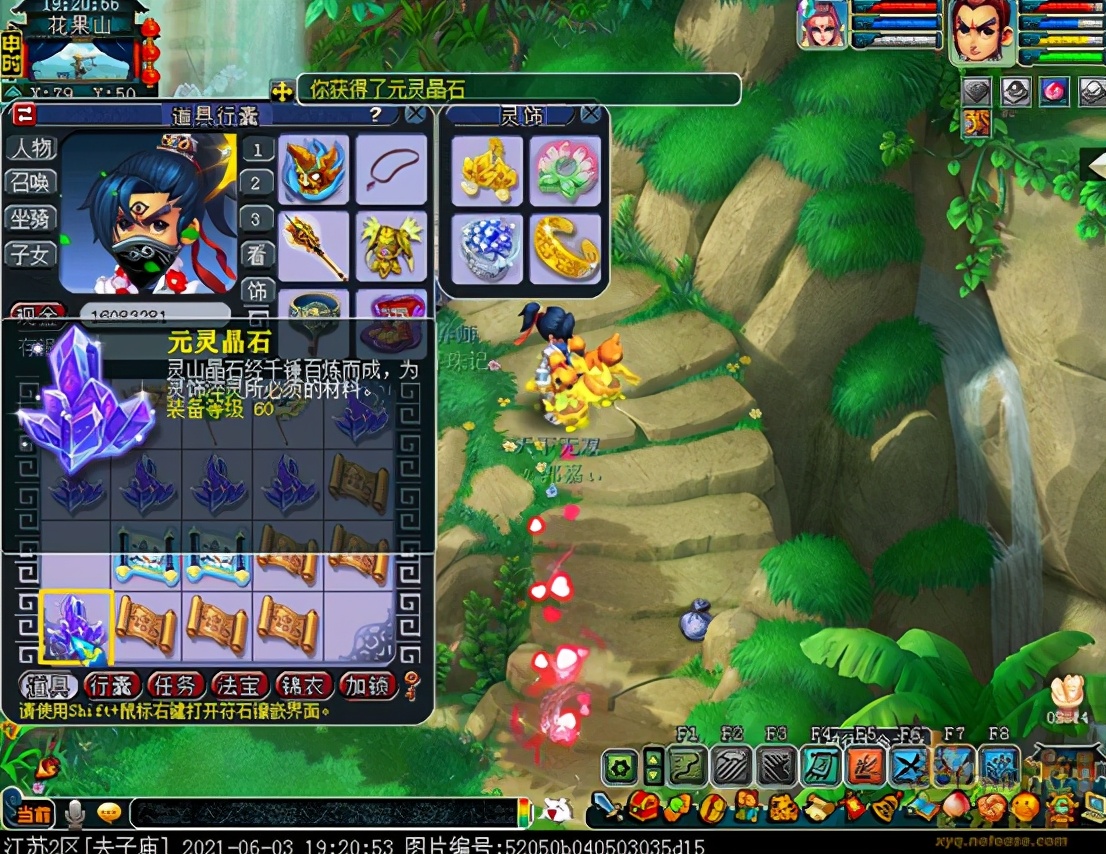
Task: Show the 法宝 treasures tab
Action: pos(240,685)
